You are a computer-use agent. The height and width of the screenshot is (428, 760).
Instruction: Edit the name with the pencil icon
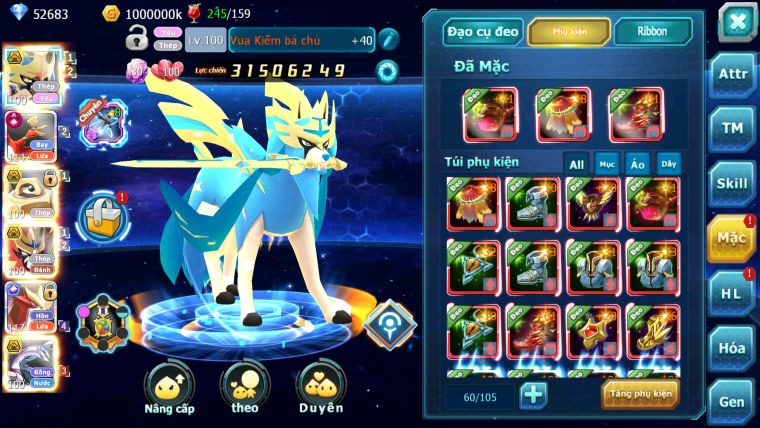388,40
